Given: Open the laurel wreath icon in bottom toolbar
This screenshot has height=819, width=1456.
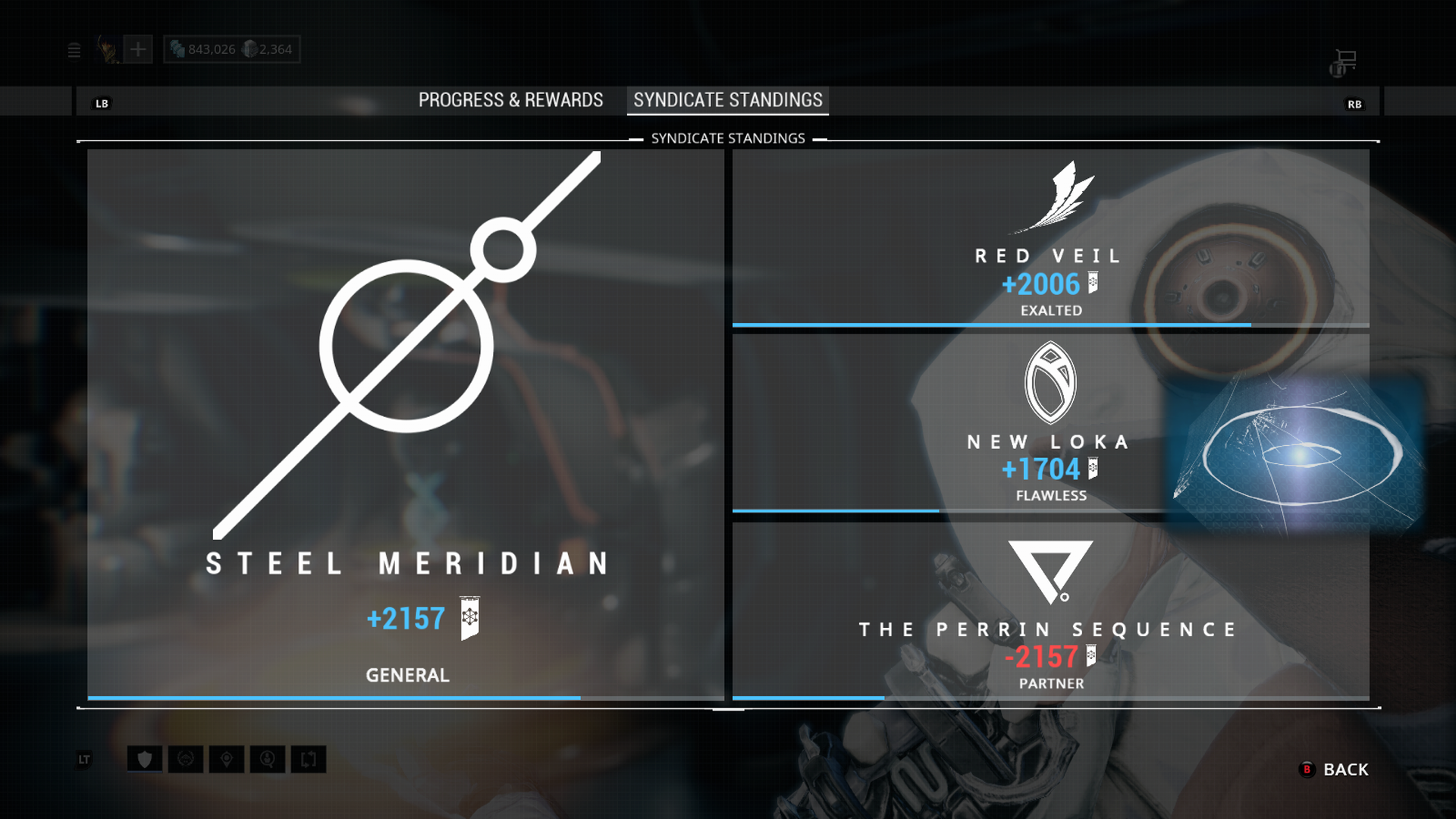Looking at the screenshot, I should click(187, 759).
